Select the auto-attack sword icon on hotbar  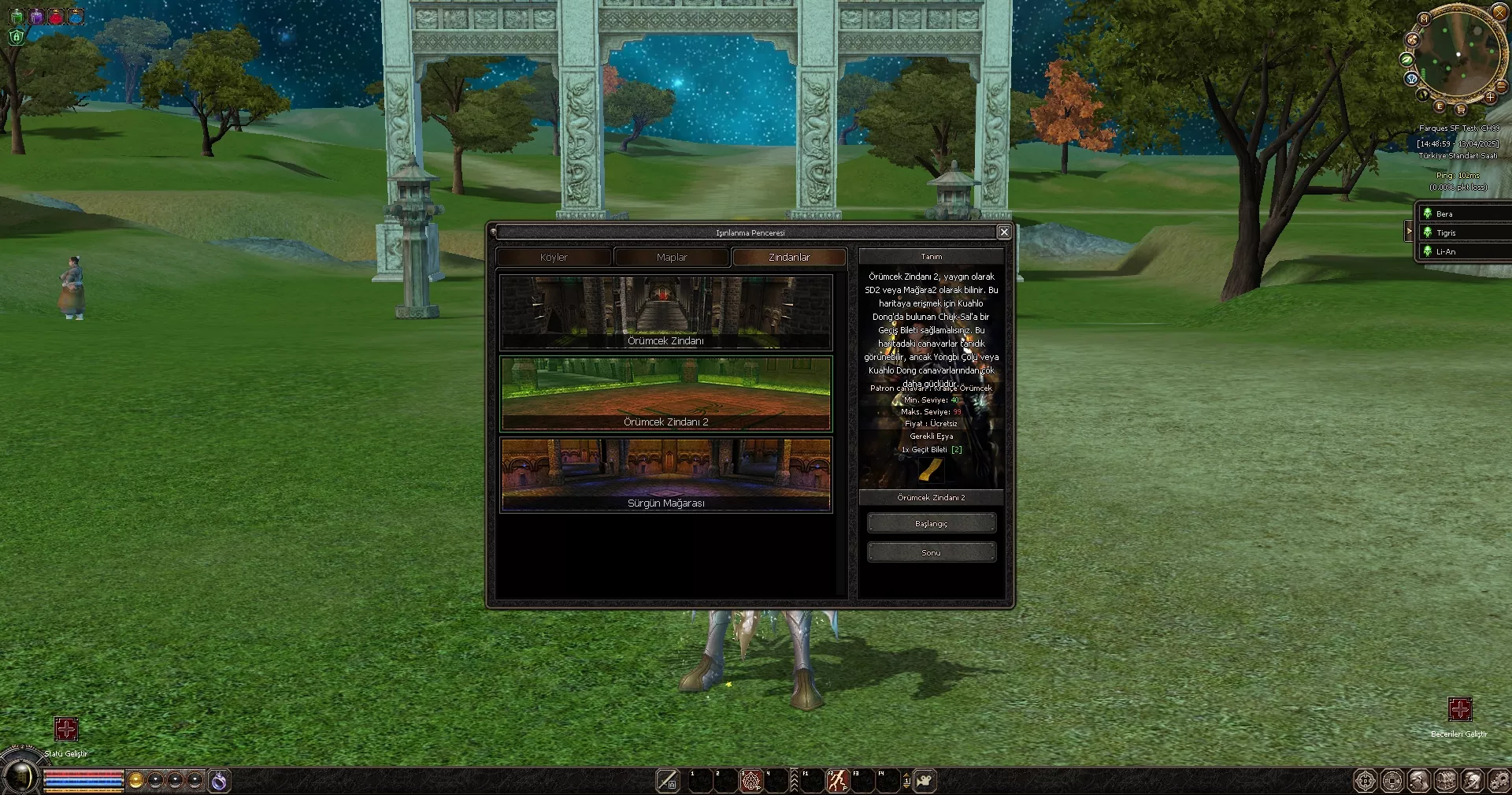point(667,780)
